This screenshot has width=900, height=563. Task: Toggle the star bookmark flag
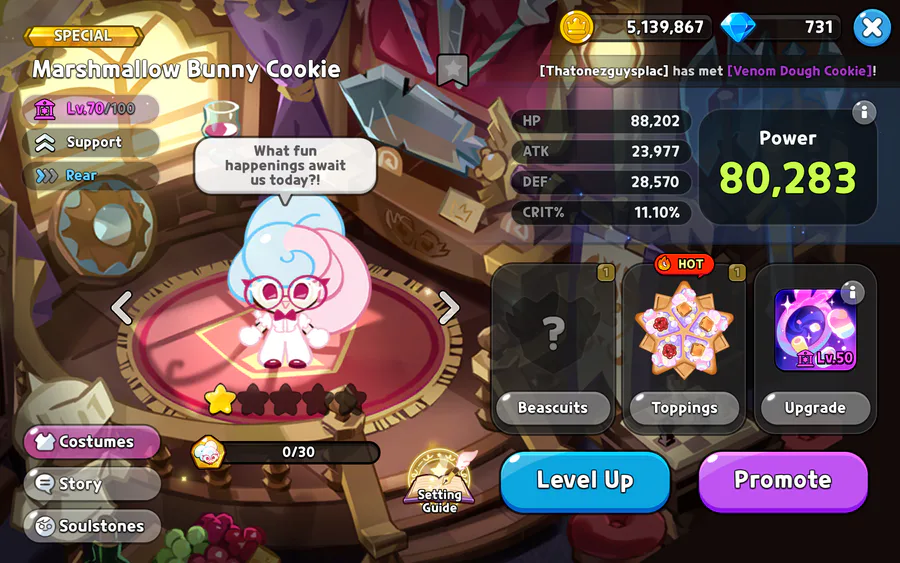click(x=452, y=70)
